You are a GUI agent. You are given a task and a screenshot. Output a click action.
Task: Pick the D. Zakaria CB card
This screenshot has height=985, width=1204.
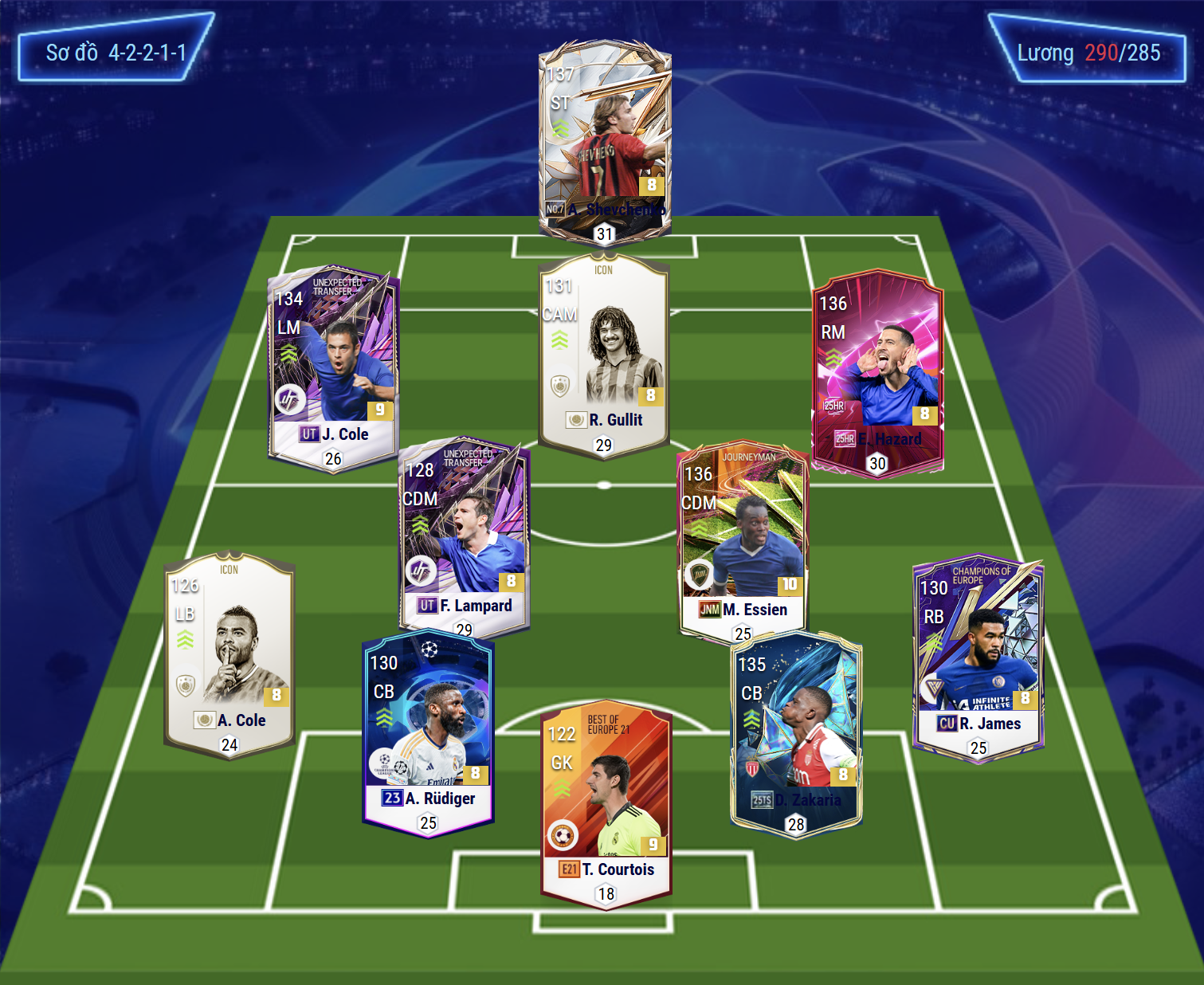click(796, 733)
